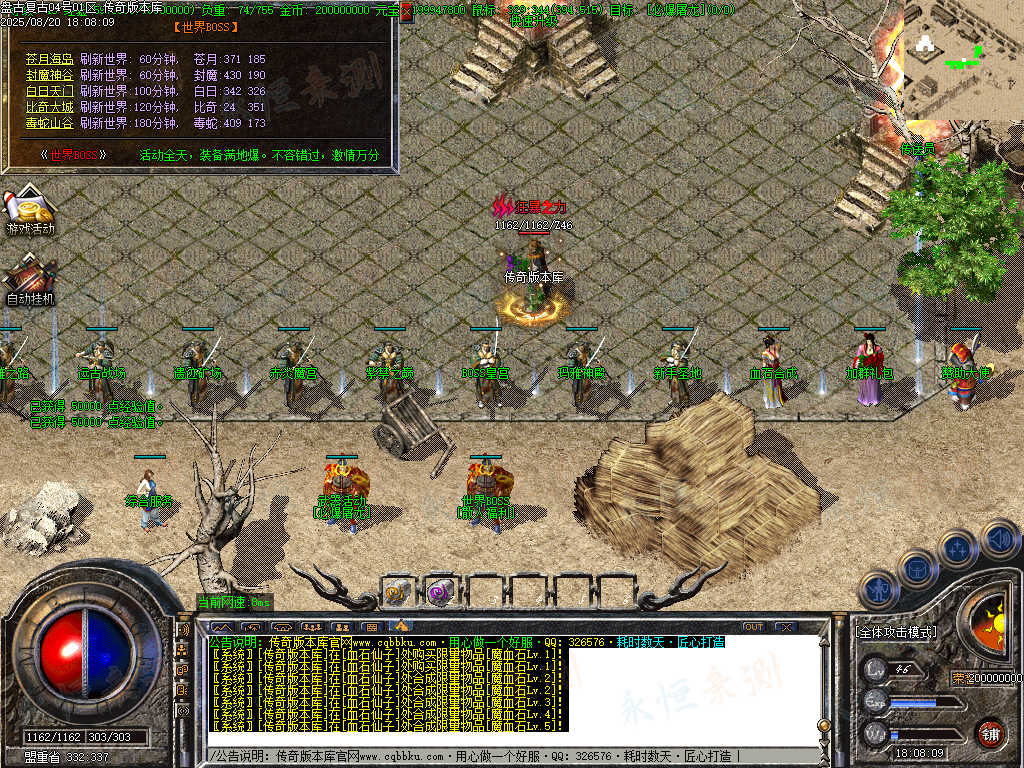Use the orange spiral scroll belt slot
The width and height of the screenshot is (1024, 768).
point(398,592)
